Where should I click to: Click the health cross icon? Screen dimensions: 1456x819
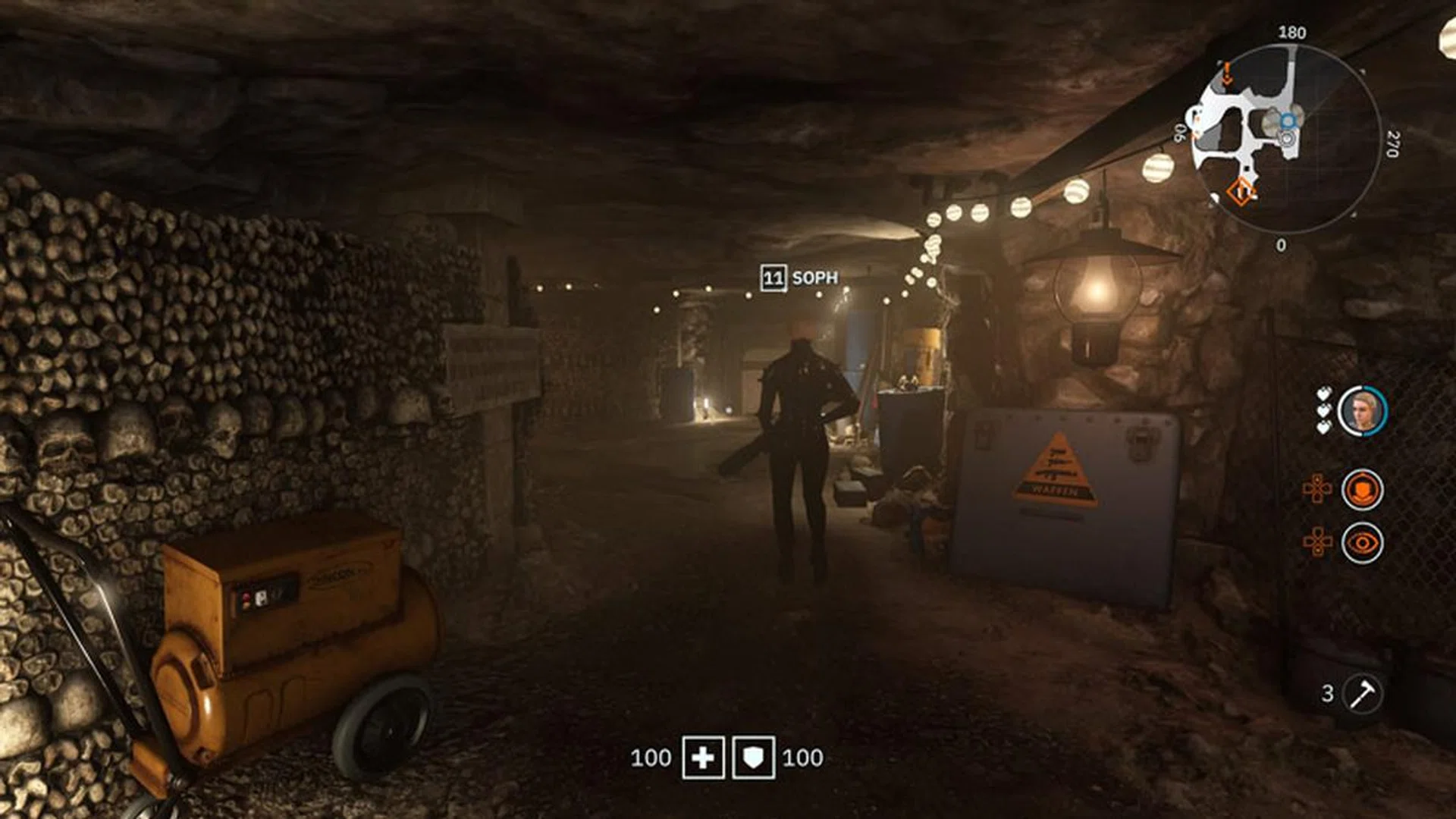point(705,755)
